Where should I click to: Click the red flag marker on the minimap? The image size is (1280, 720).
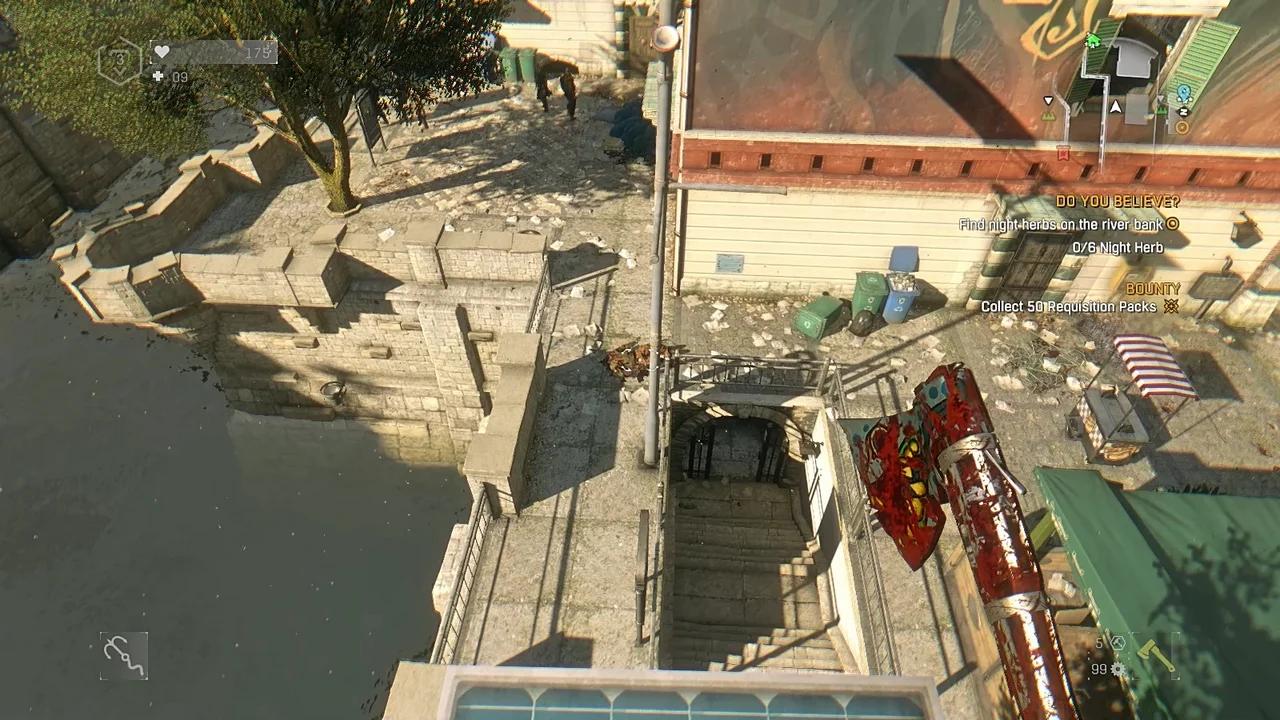point(1066,153)
